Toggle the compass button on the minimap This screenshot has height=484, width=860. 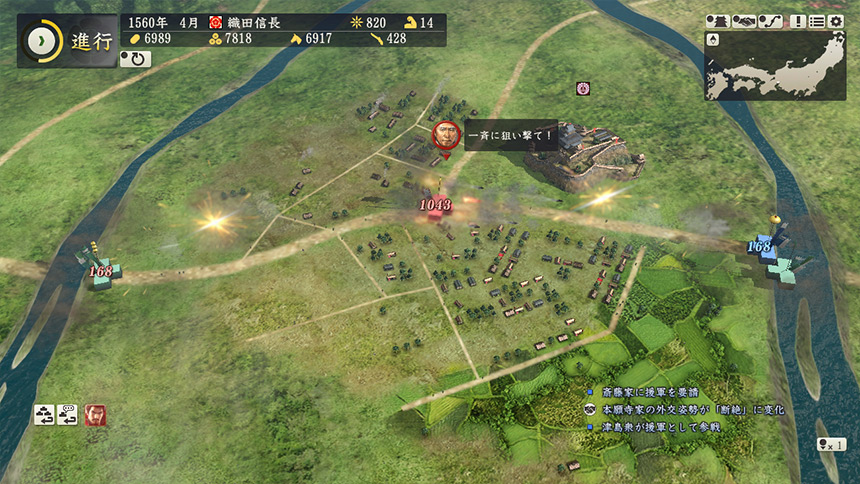(x=713, y=39)
